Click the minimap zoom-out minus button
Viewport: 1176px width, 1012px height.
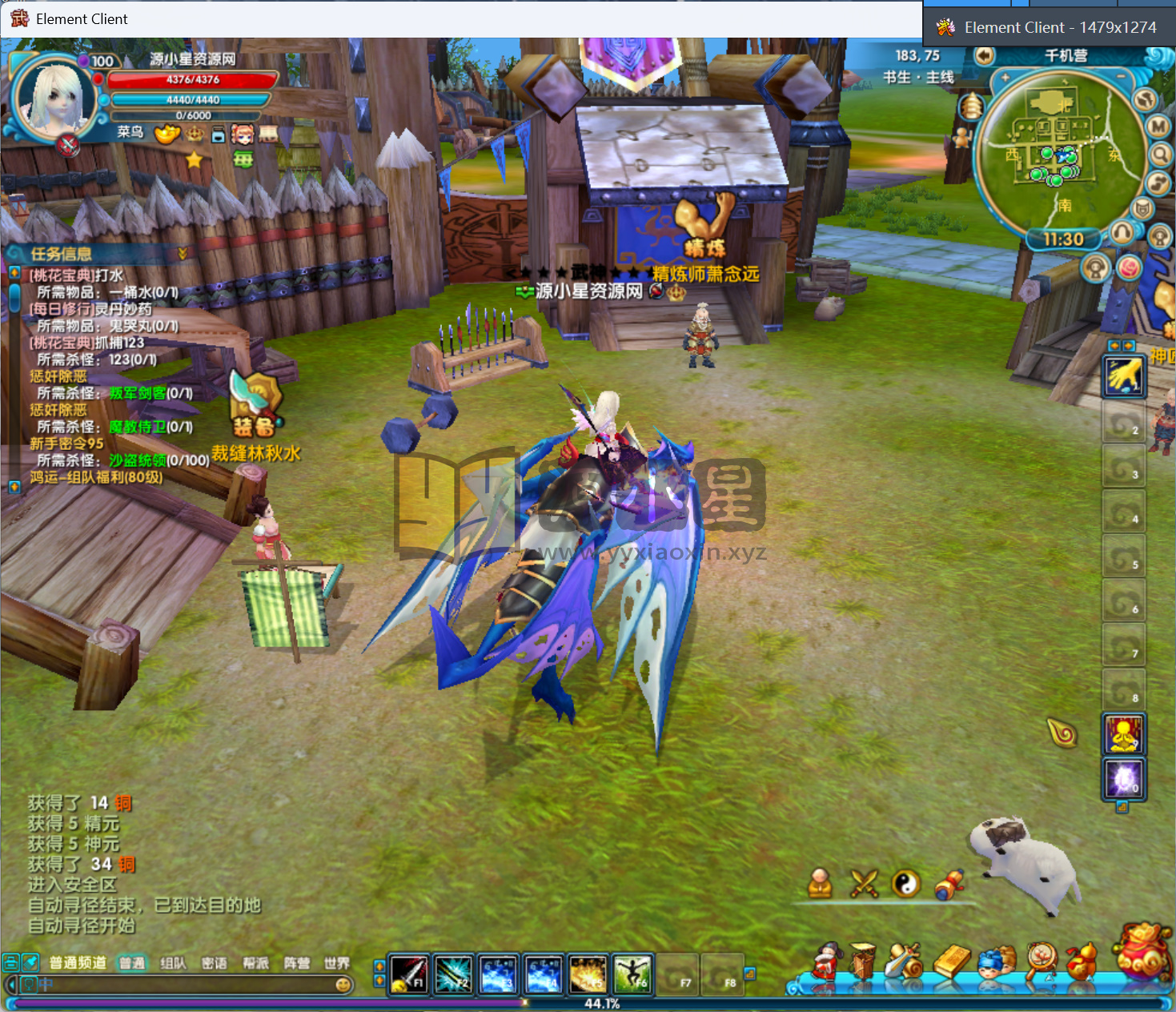pyautogui.click(x=1121, y=77)
